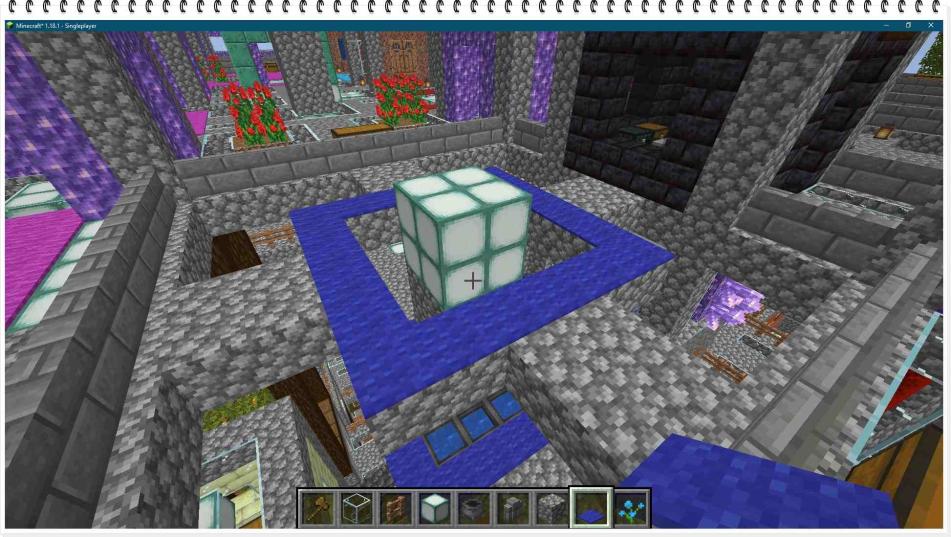Select the glass block hotbar slot
The image size is (951, 537).
tap(357, 509)
